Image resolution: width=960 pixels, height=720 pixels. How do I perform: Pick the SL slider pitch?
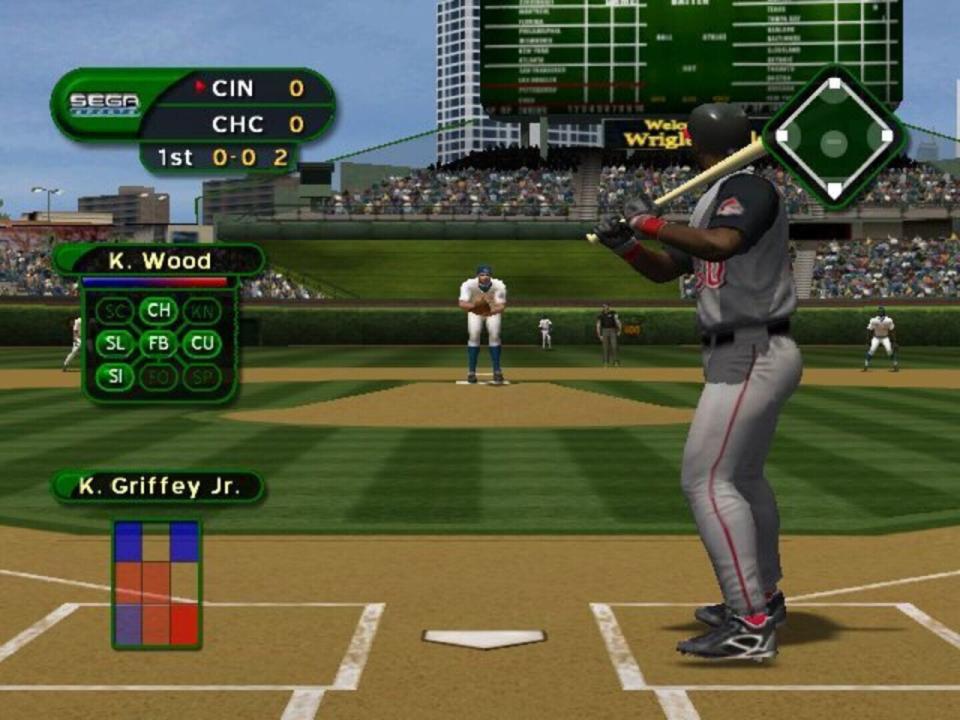(x=115, y=344)
